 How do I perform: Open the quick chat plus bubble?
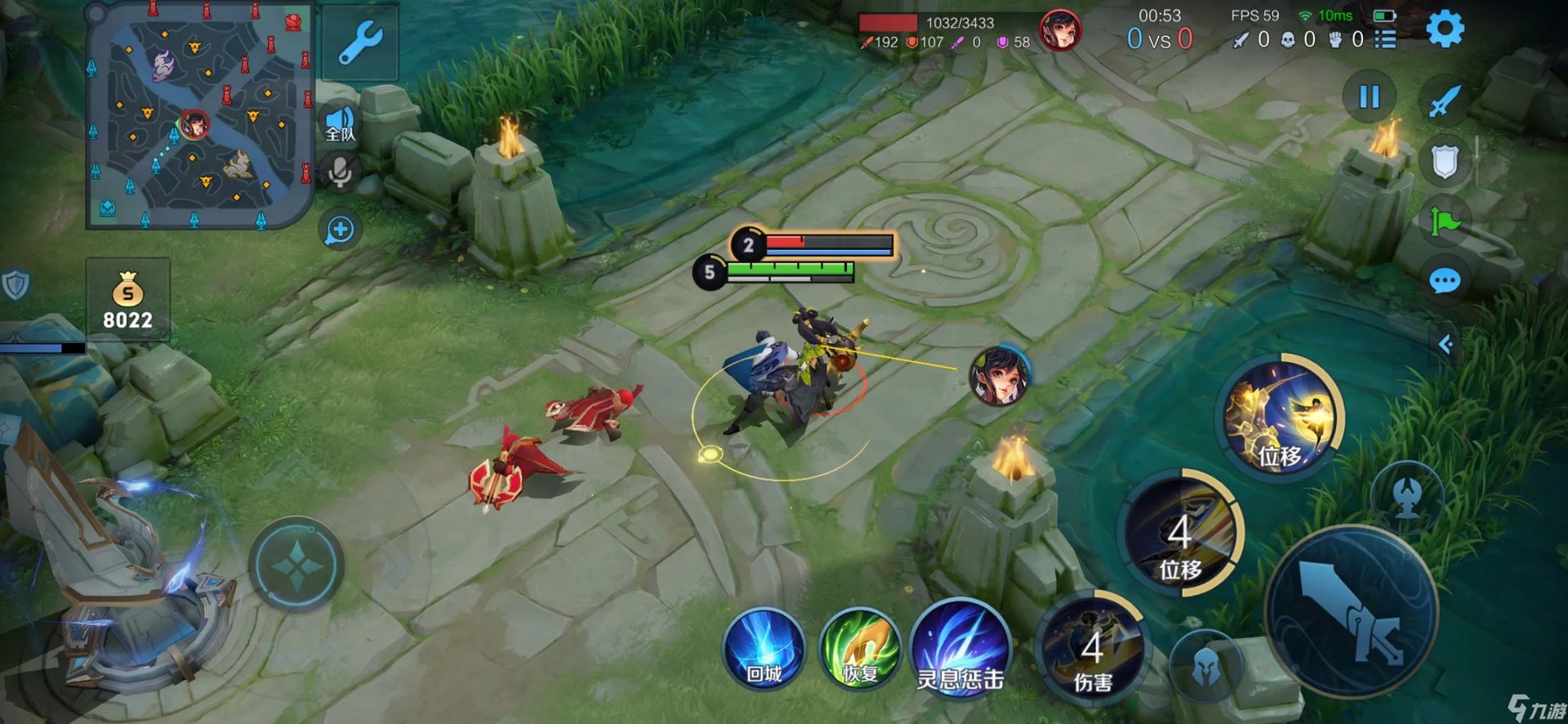tap(340, 230)
